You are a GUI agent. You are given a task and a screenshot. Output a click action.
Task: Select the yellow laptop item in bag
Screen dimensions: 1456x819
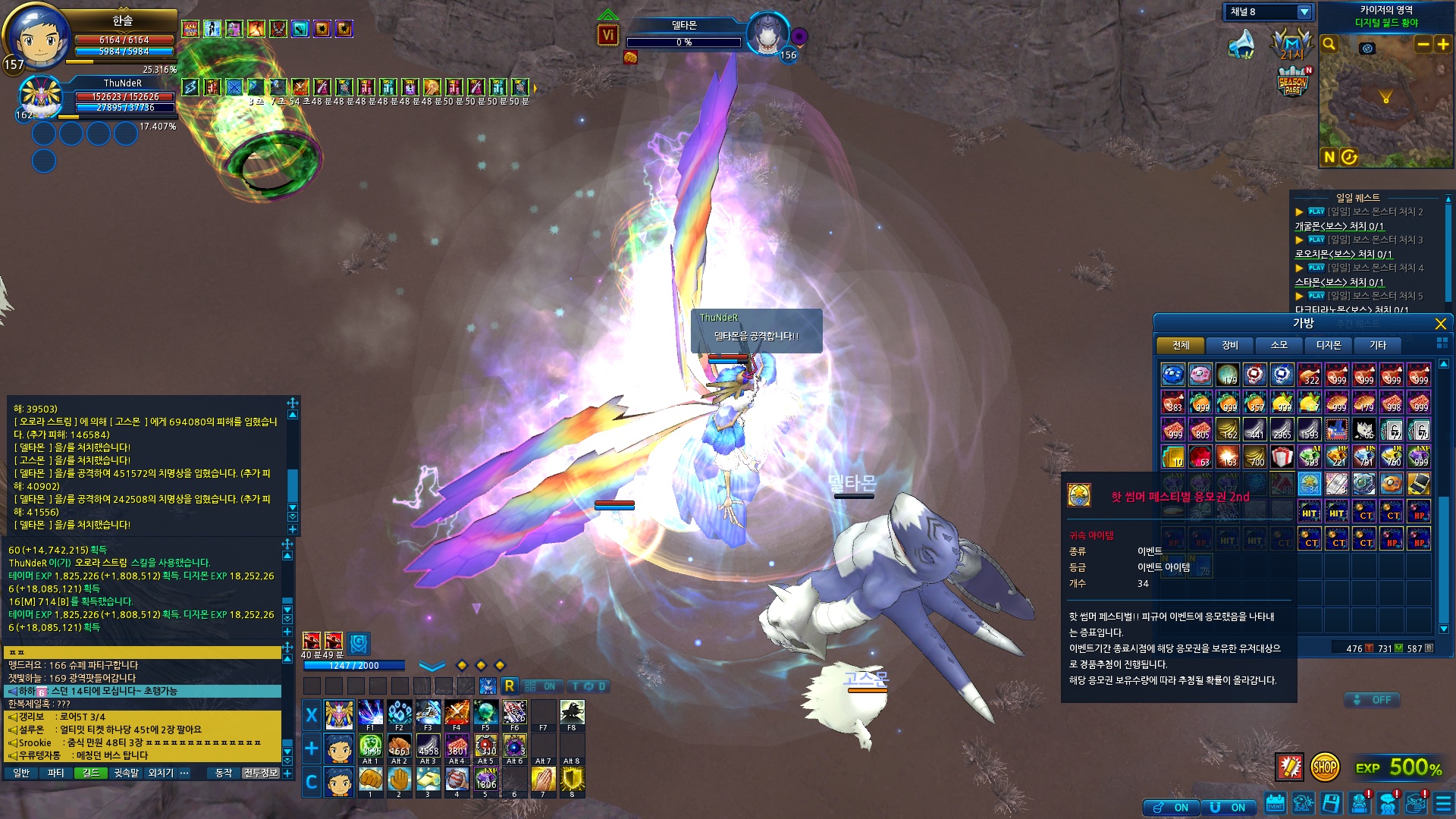click(x=1419, y=484)
